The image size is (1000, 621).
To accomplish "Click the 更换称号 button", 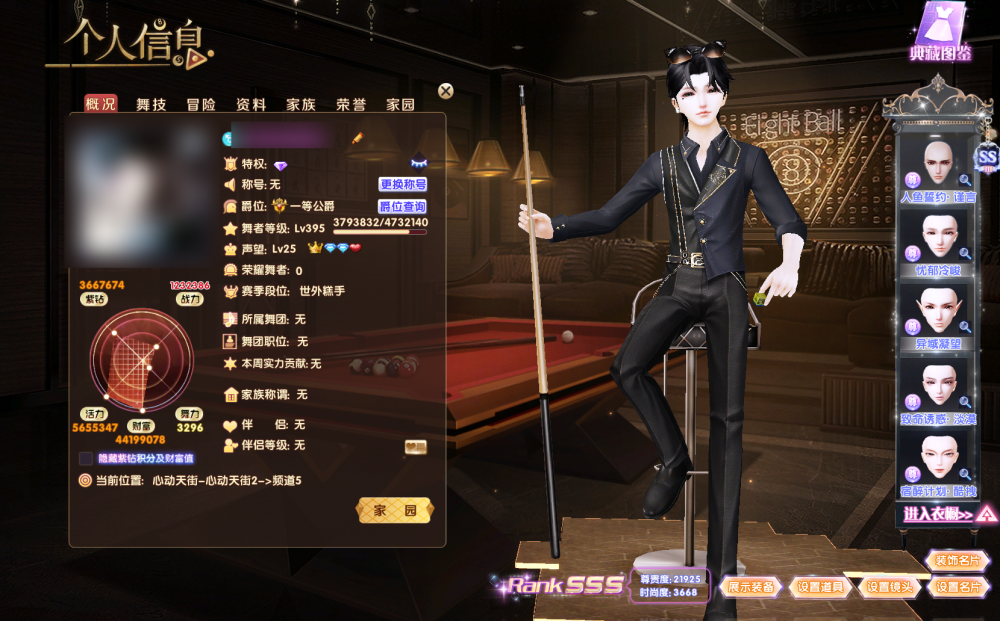I will point(403,185).
